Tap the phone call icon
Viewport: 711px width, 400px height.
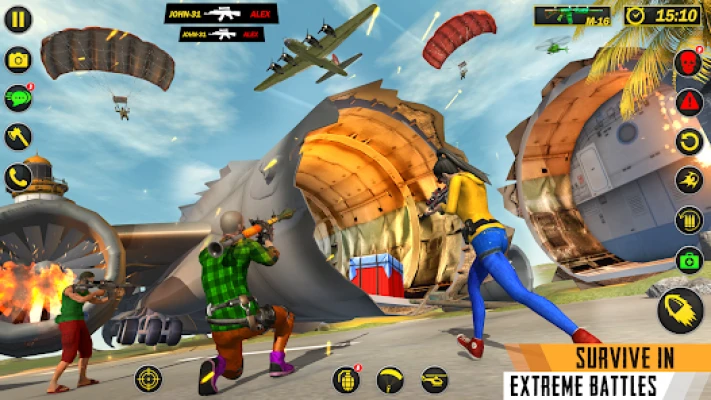18,177
